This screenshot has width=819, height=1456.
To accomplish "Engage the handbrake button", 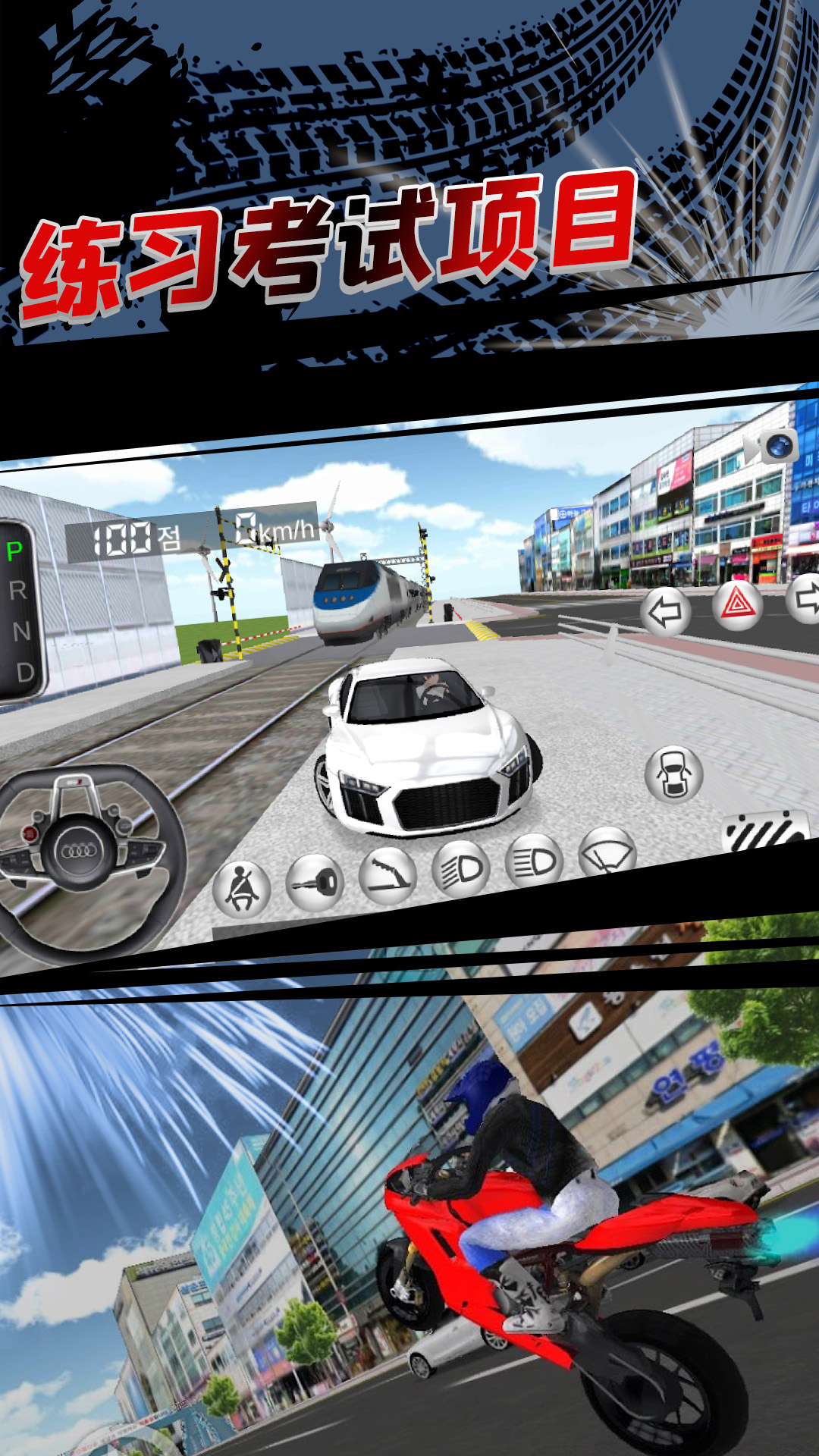I will pos(388,874).
